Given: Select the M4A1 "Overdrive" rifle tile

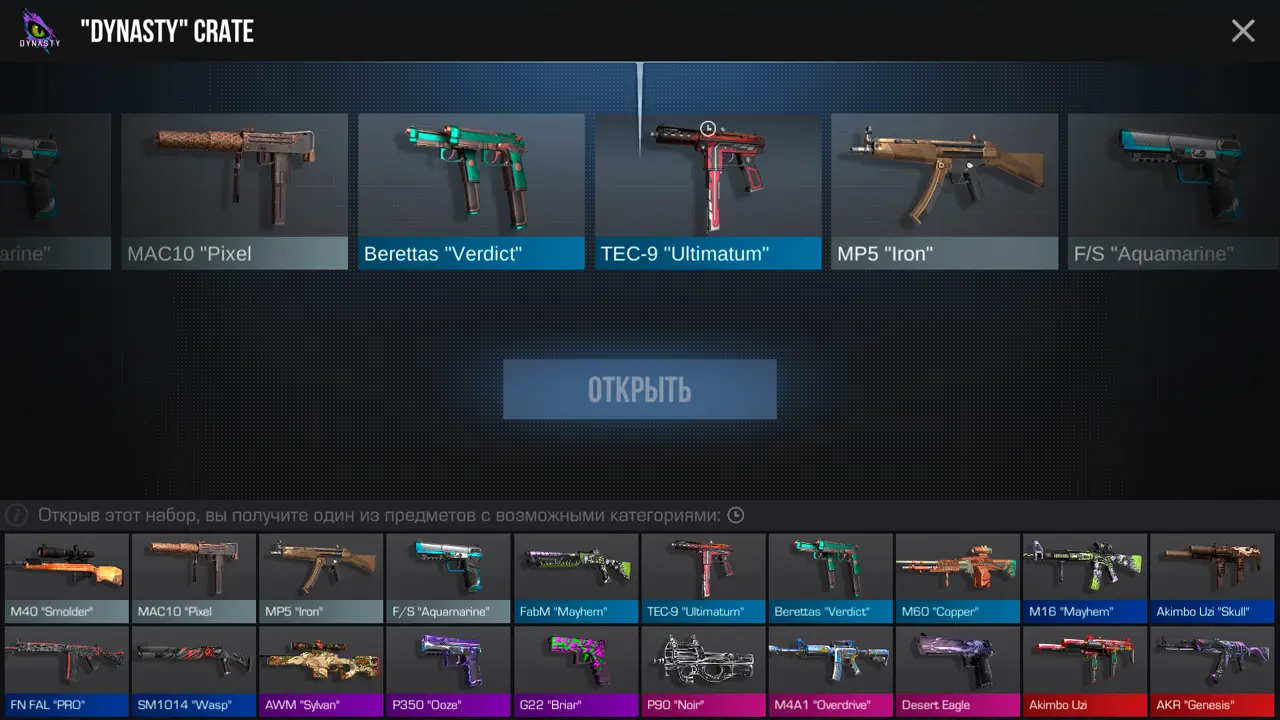Looking at the screenshot, I should pos(830,671).
